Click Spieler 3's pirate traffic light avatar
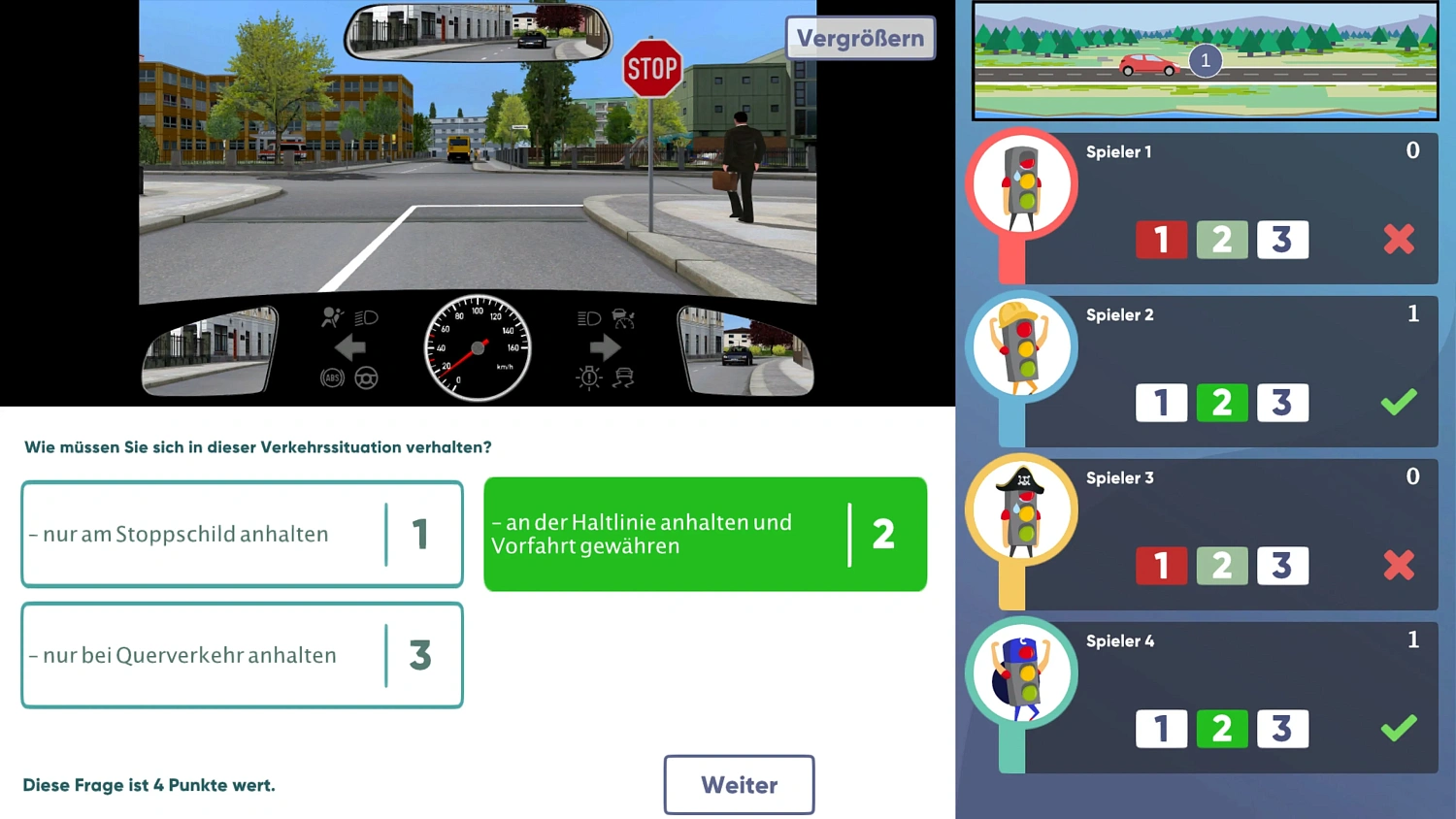The width and height of the screenshot is (1456, 819). pos(1021,509)
